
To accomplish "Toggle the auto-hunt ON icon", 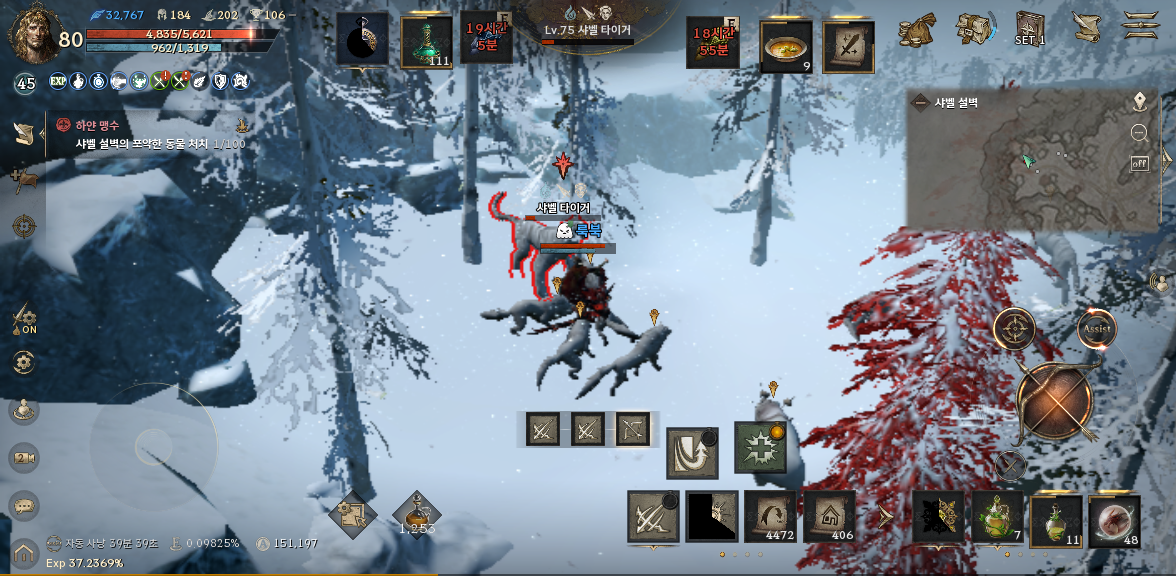I will (24, 320).
